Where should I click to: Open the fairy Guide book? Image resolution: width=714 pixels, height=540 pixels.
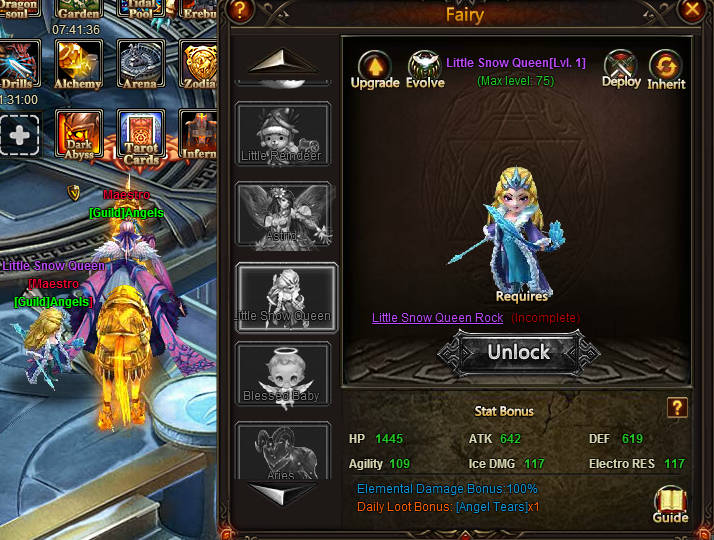coord(670,504)
